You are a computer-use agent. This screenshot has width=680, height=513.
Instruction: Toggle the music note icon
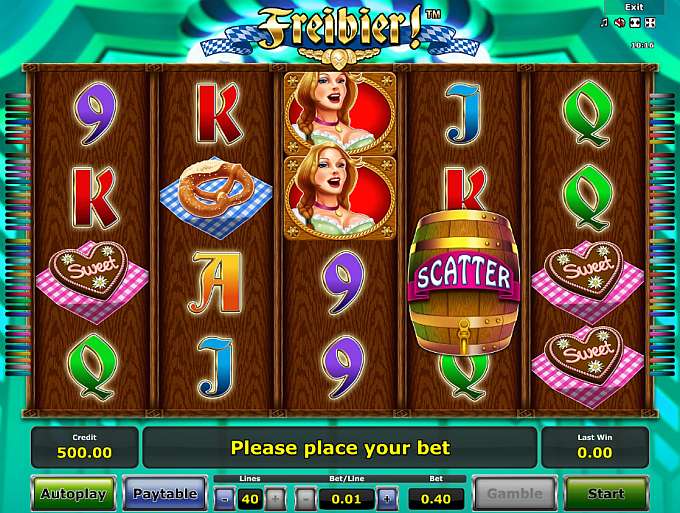606,22
